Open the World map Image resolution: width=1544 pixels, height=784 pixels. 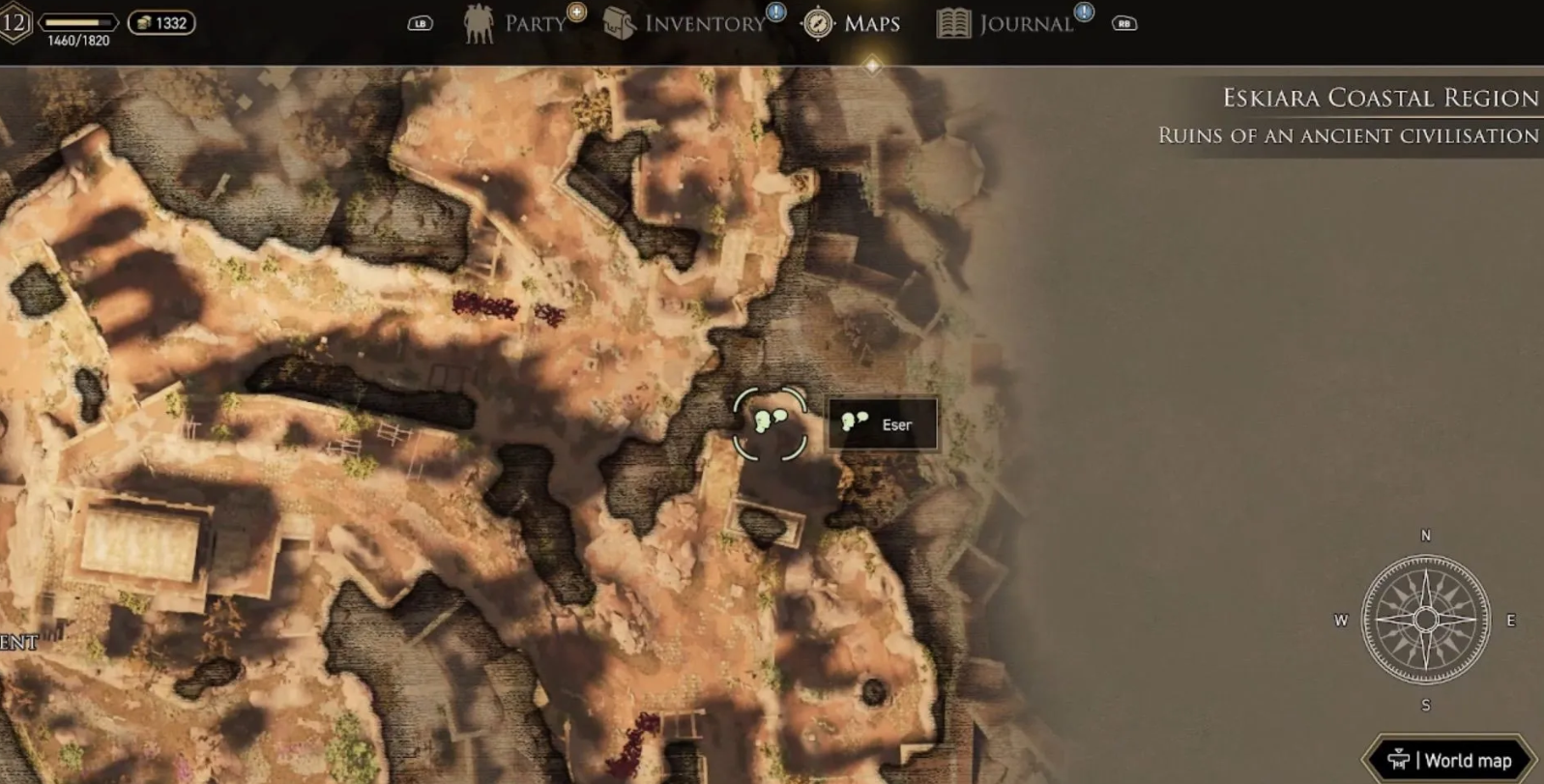coord(1450,760)
